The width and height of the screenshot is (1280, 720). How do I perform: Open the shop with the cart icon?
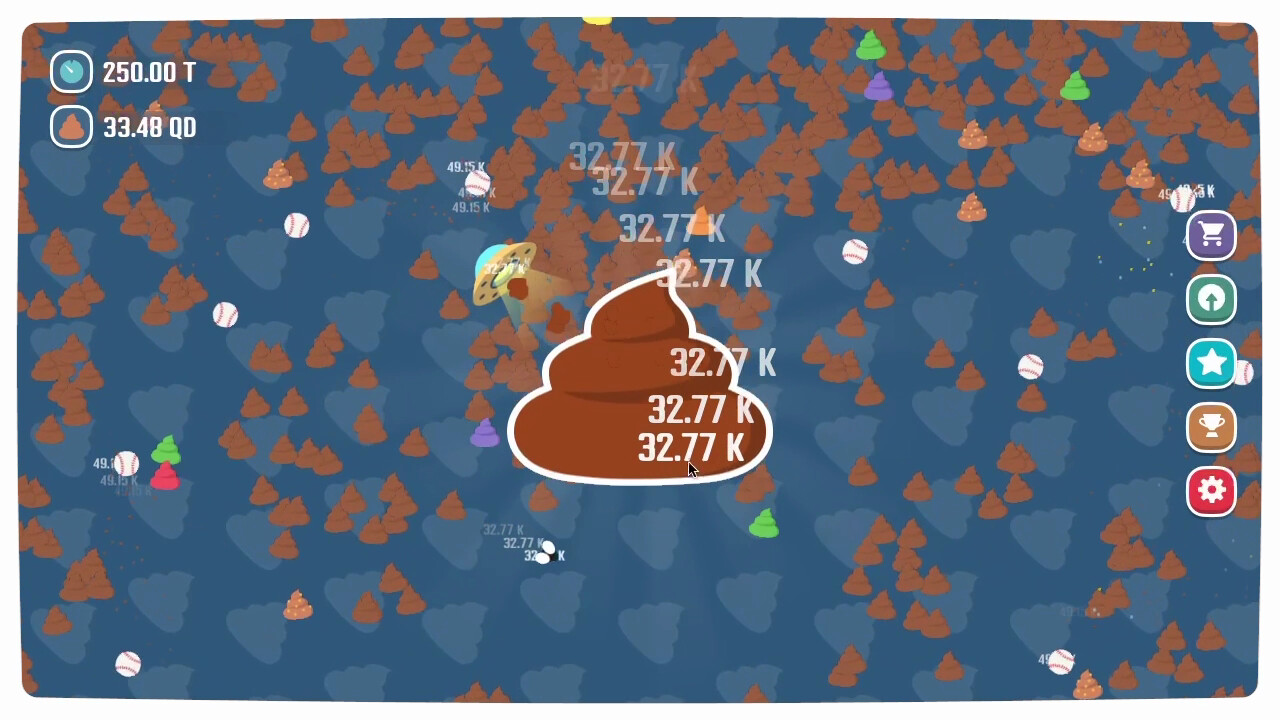[1210, 236]
